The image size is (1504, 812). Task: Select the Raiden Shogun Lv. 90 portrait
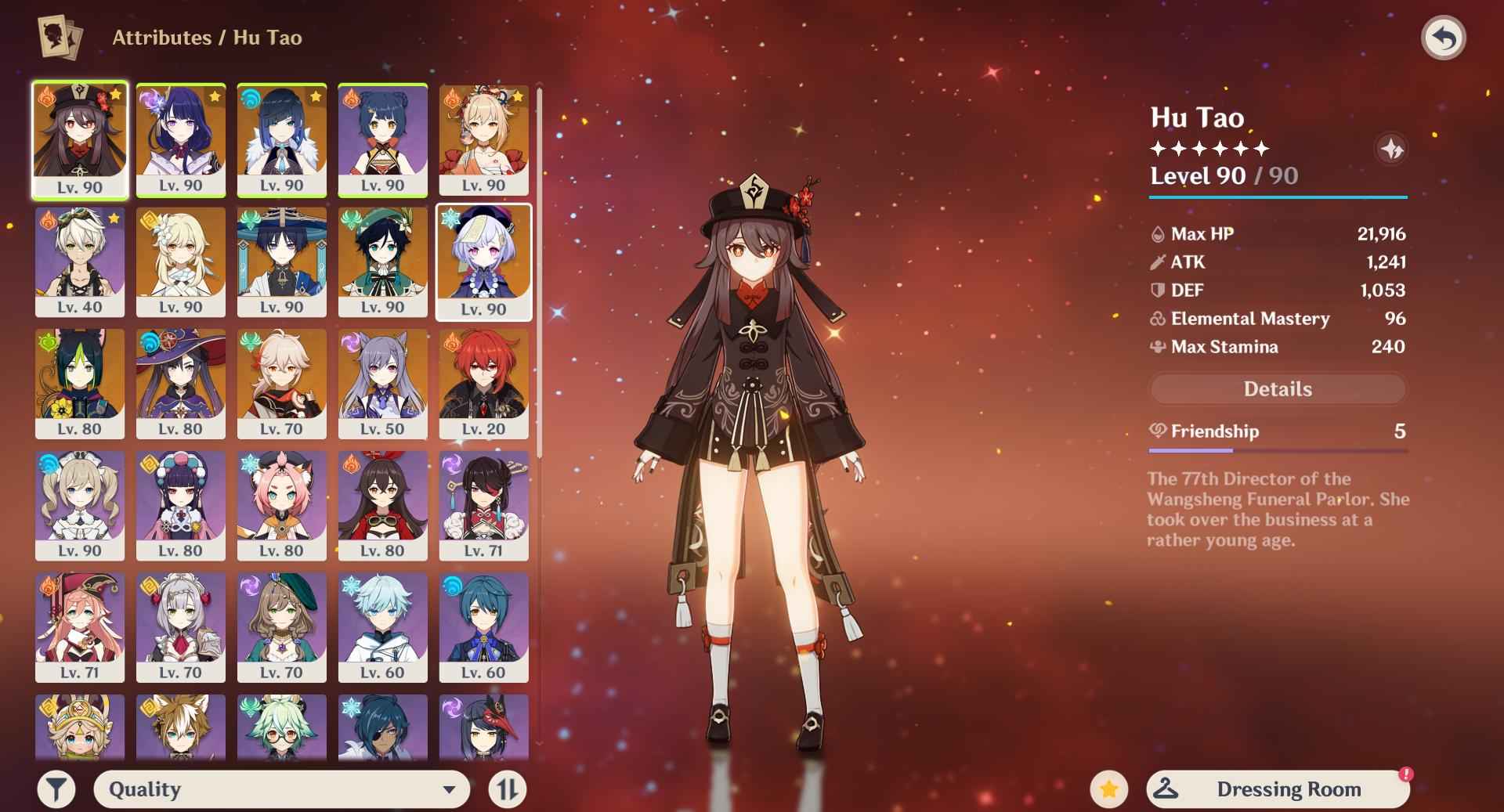click(x=181, y=139)
